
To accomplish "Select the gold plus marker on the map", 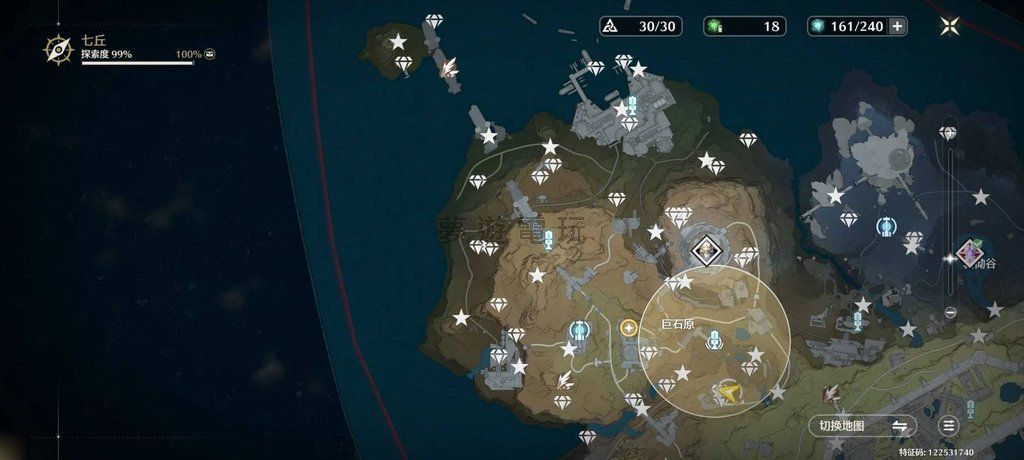I will pyautogui.click(x=629, y=327).
